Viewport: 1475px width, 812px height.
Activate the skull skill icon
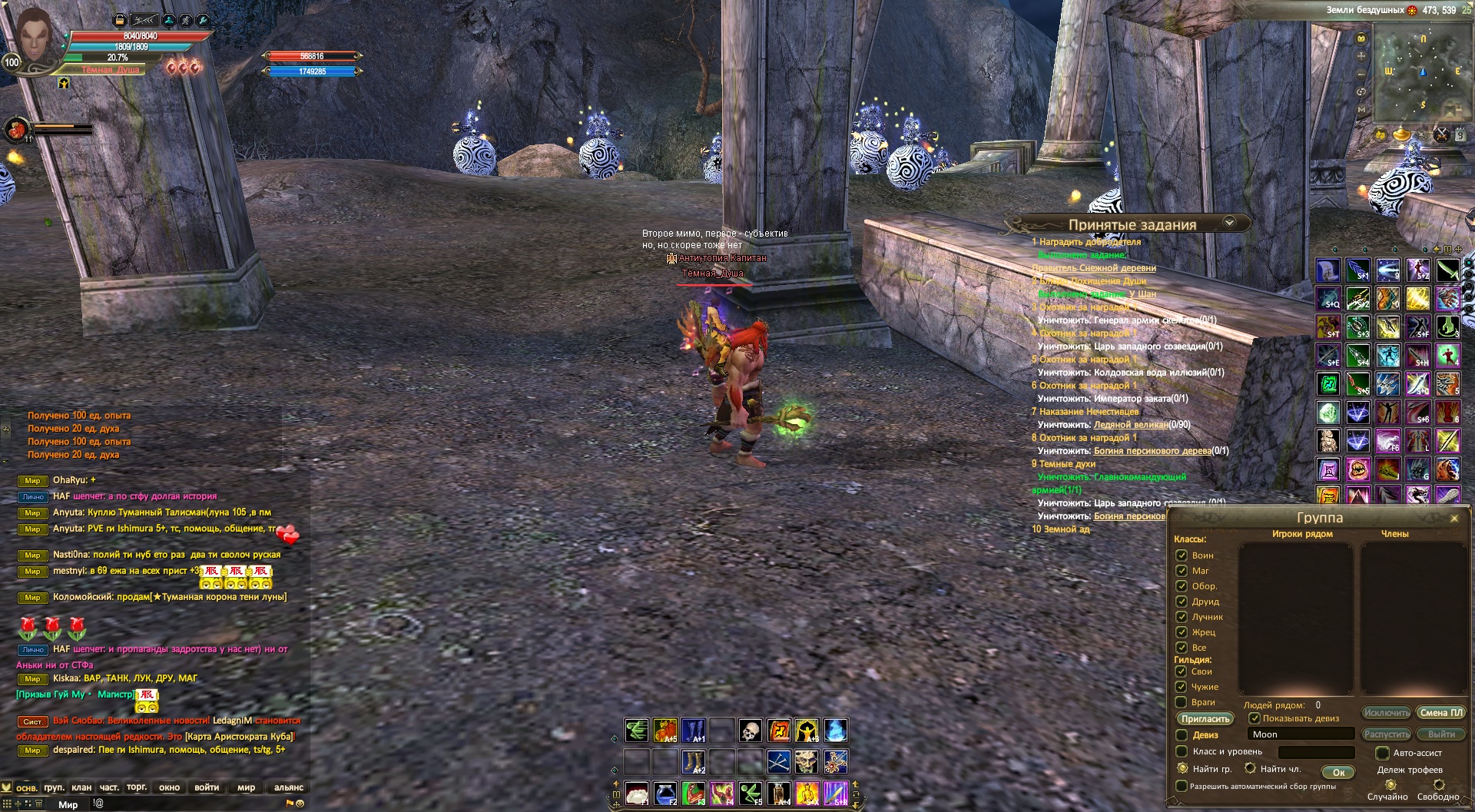click(x=750, y=730)
